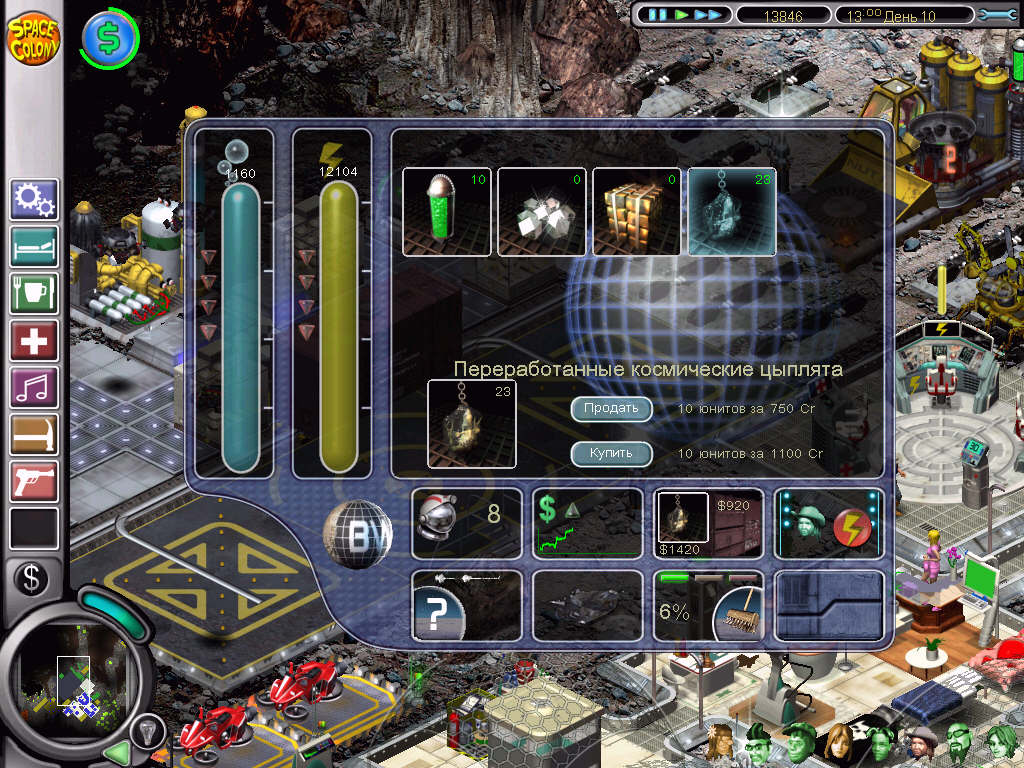Select the golden crate resource slot
The height and width of the screenshot is (768, 1024).
point(637,211)
